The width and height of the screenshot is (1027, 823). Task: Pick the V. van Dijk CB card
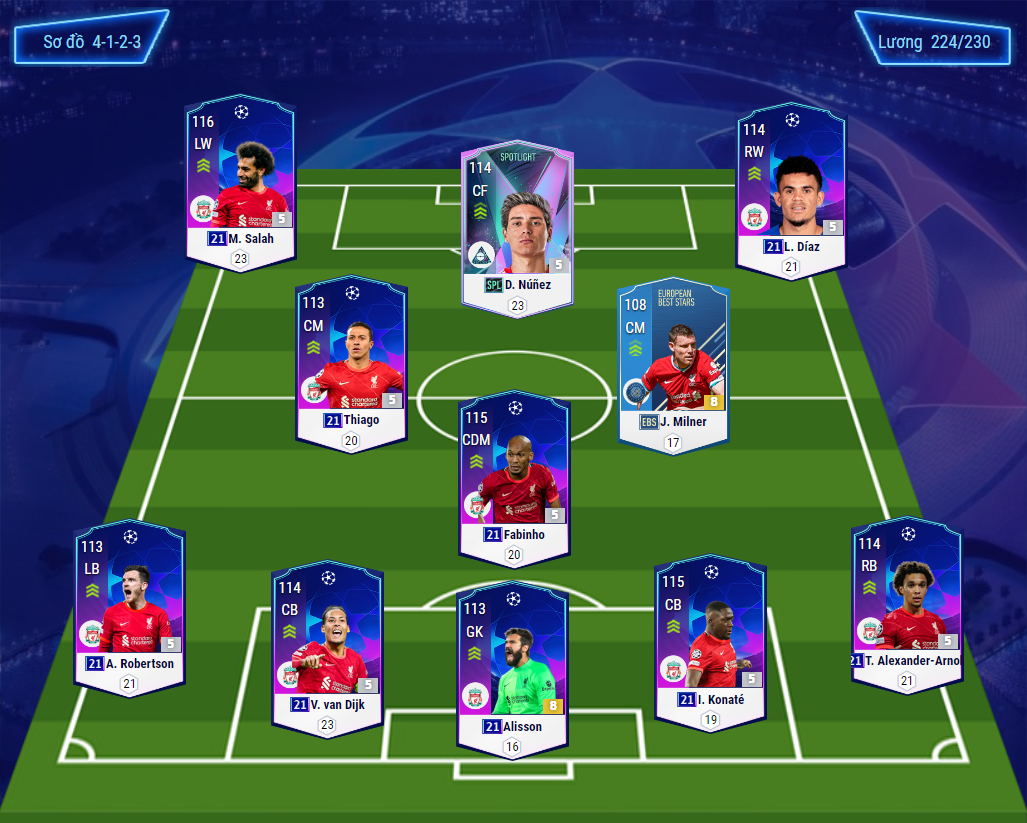click(x=327, y=647)
